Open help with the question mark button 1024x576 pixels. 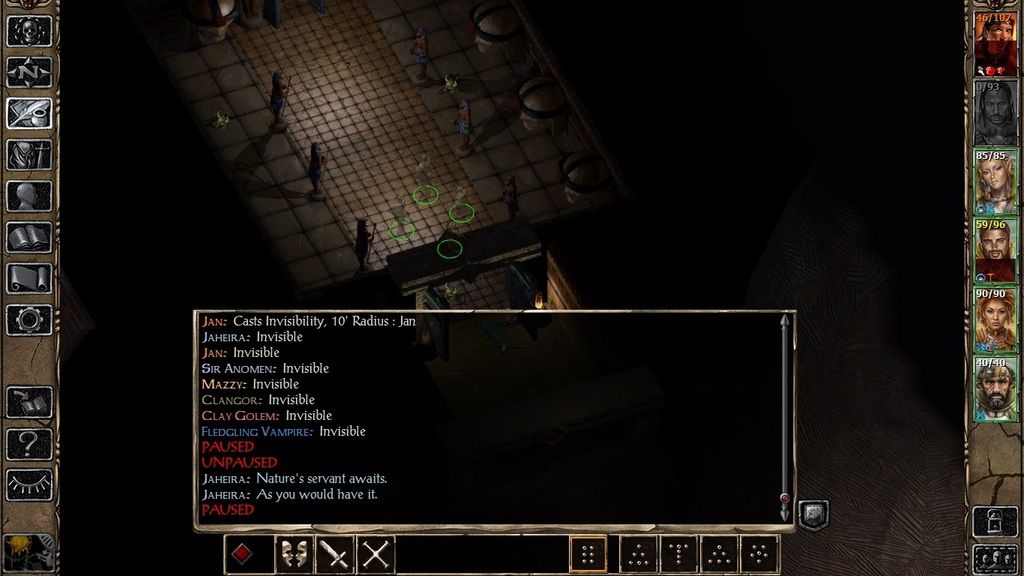click(x=29, y=443)
